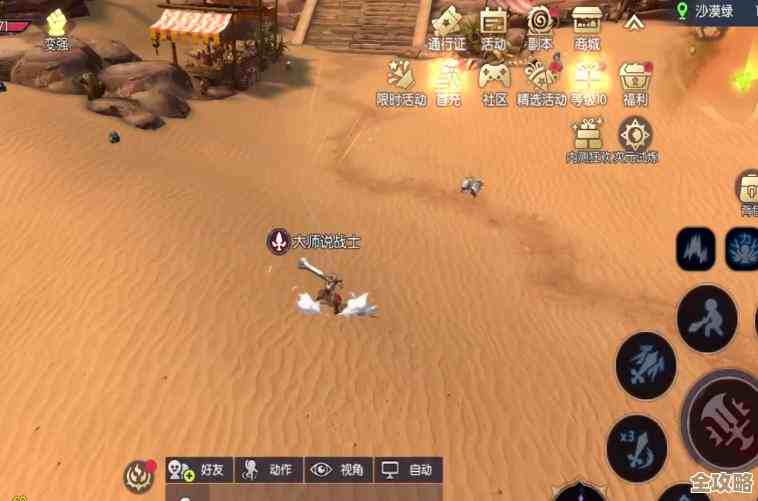Collapse the top menu with the up arrow
Screen dimensions: 758x501
point(634,20)
